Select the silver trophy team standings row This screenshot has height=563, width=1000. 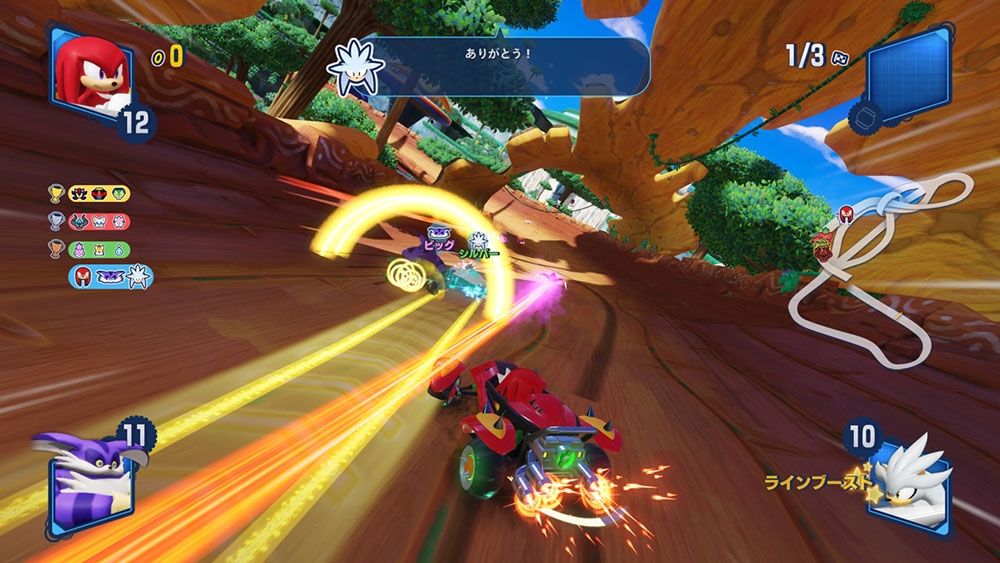(x=89, y=221)
